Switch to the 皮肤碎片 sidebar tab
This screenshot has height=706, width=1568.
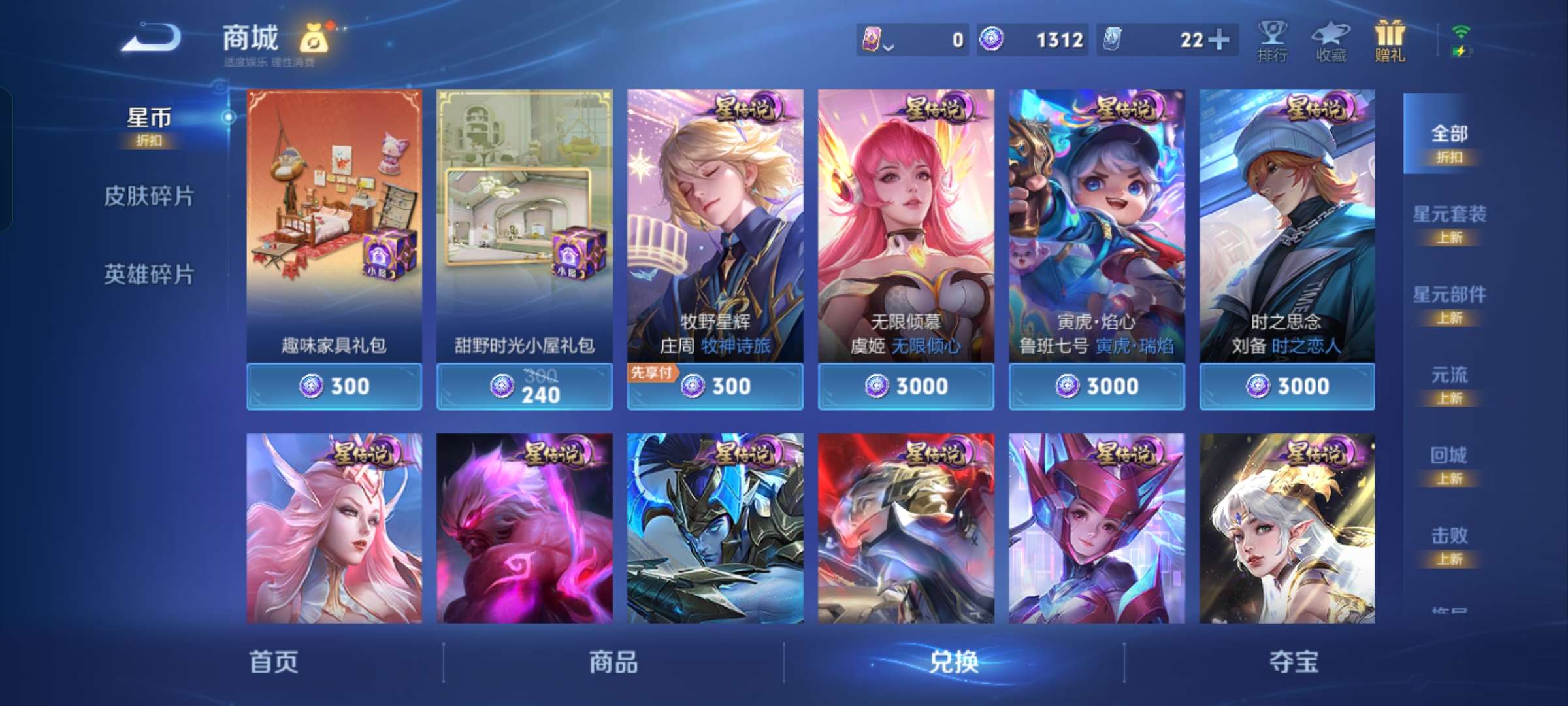click(x=149, y=195)
